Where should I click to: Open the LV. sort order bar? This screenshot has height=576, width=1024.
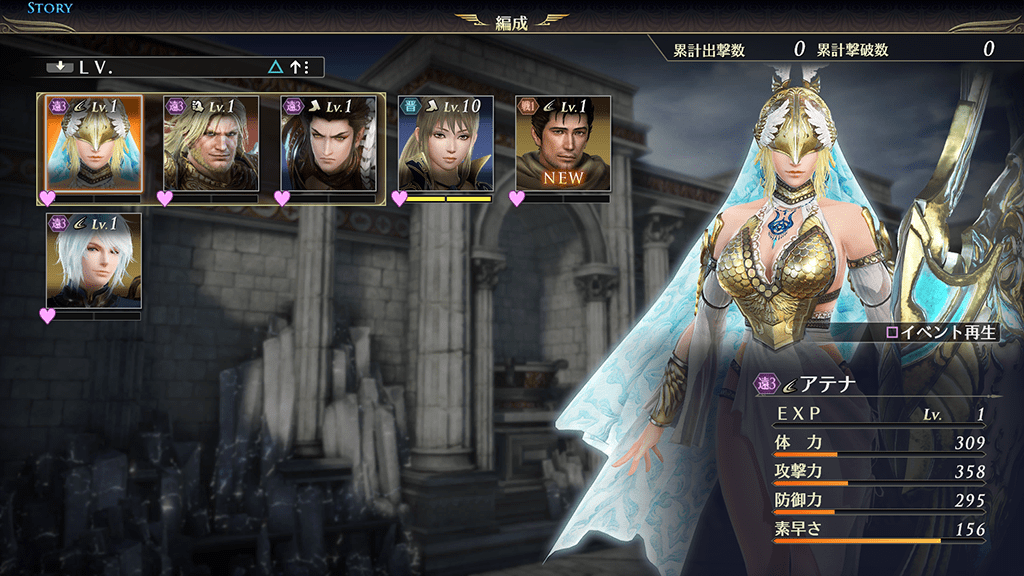tap(184, 68)
